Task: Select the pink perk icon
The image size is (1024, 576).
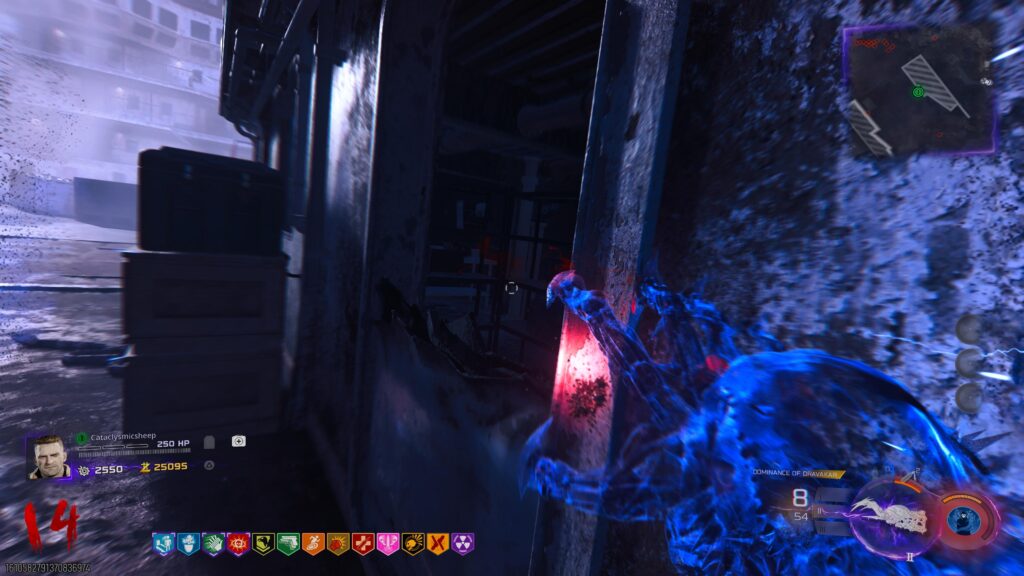Action: pyautogui.click(x=388, y=544)
